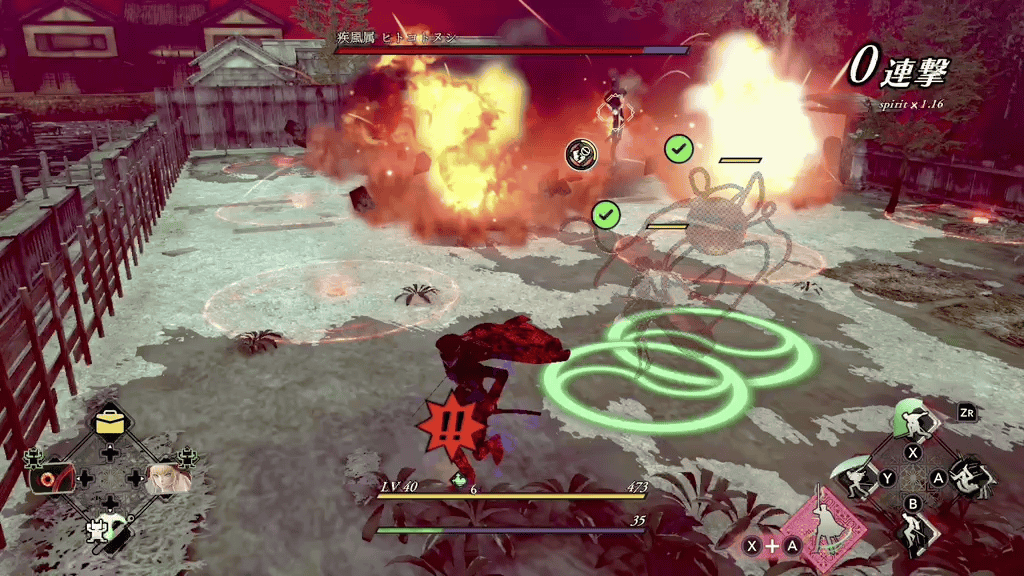The image size is (1024, 576).
Task: Open the yellow briefcase item slot
Action: (x=108, y=423)
